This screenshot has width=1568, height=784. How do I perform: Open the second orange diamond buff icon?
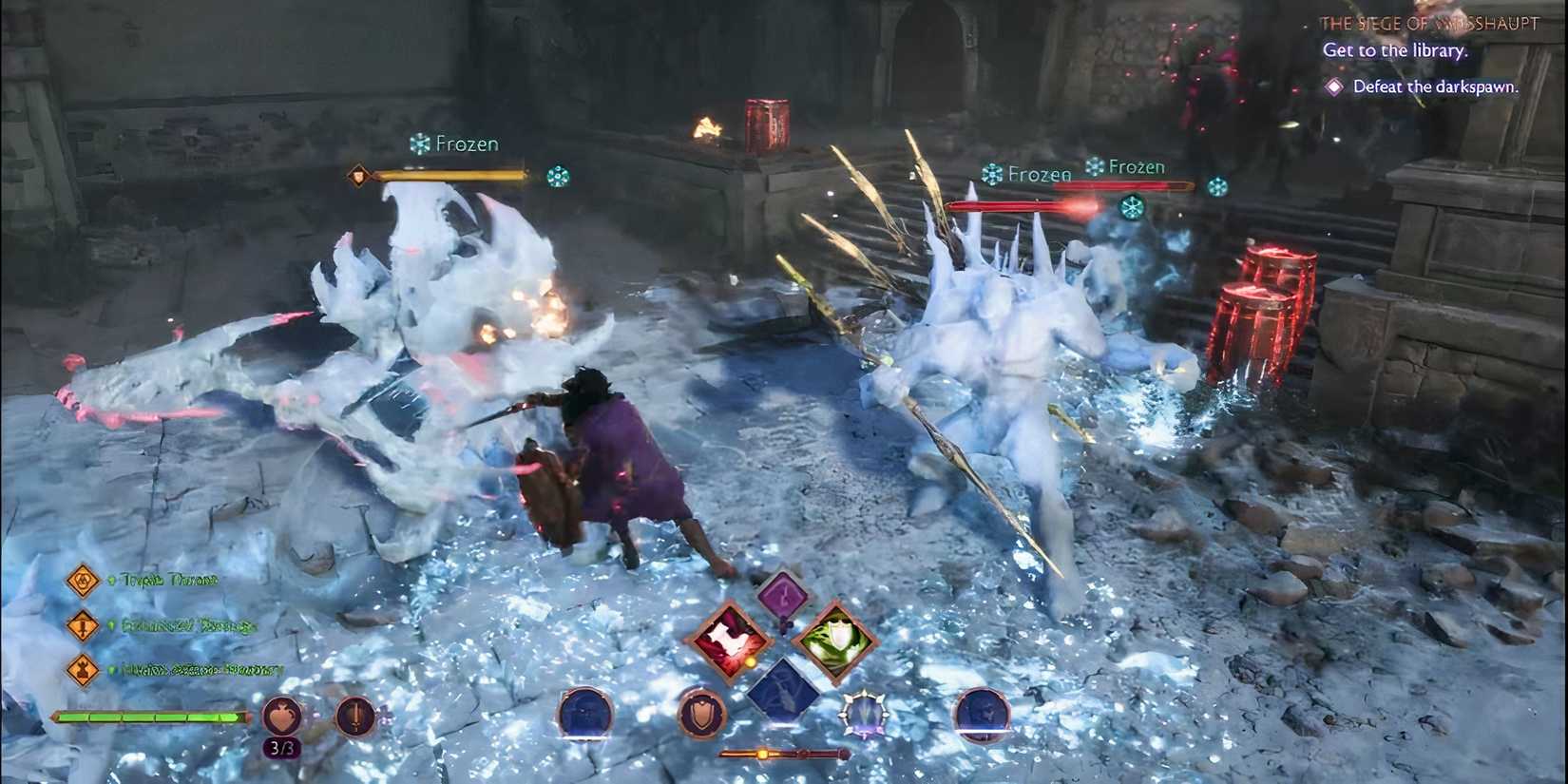(84, 625)
